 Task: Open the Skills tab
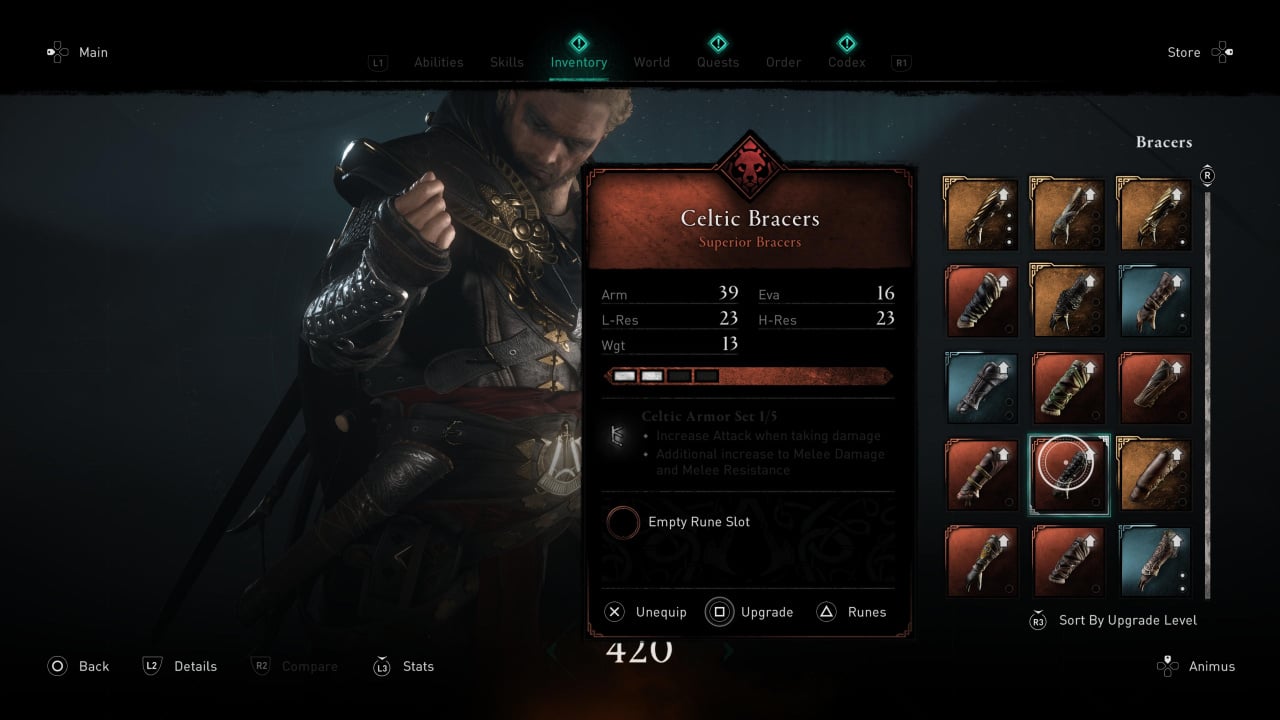pyautogui.click(x=506, y=62)
